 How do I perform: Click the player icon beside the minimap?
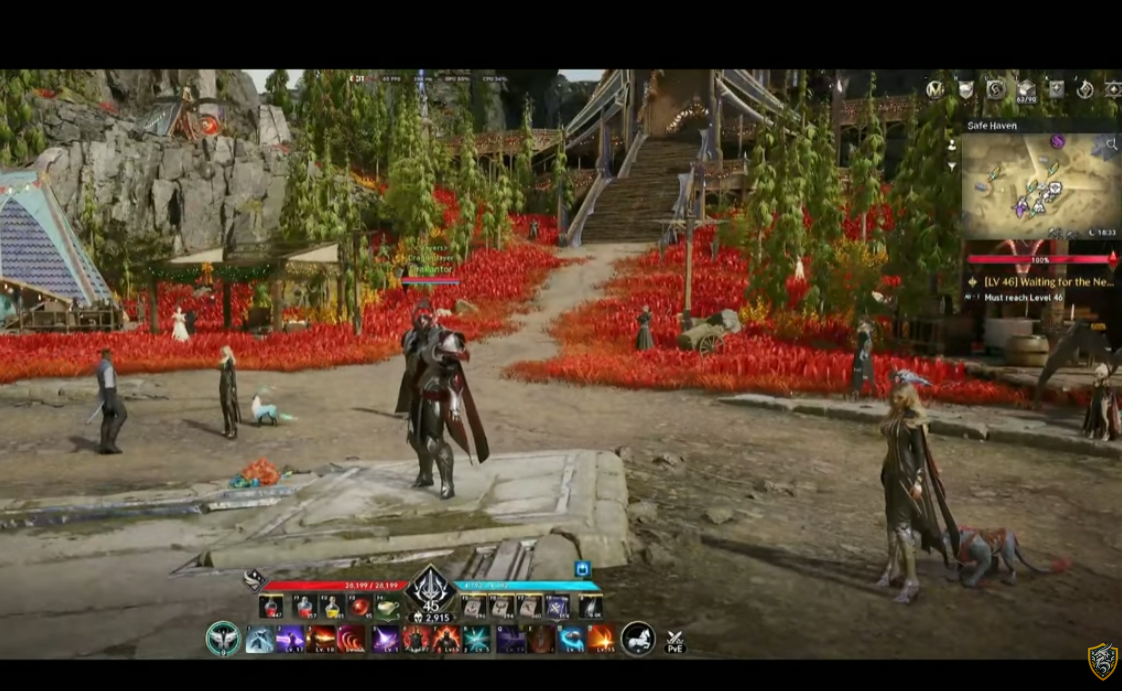(951, 144)
